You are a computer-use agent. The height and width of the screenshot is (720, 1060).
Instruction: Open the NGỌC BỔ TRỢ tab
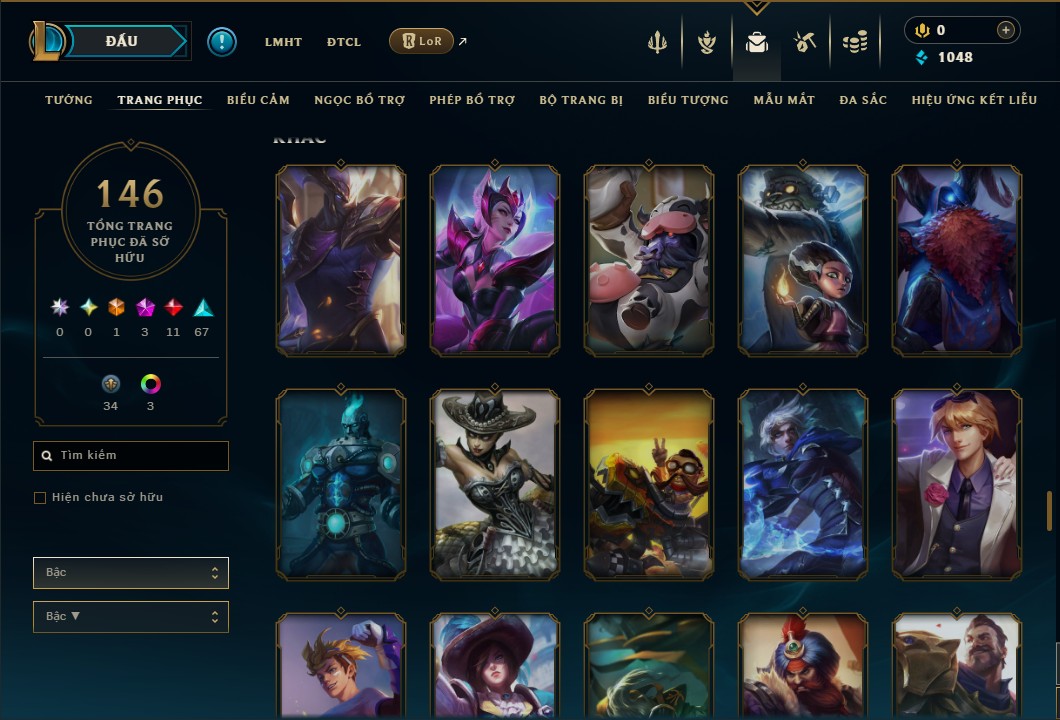[359, 100]
